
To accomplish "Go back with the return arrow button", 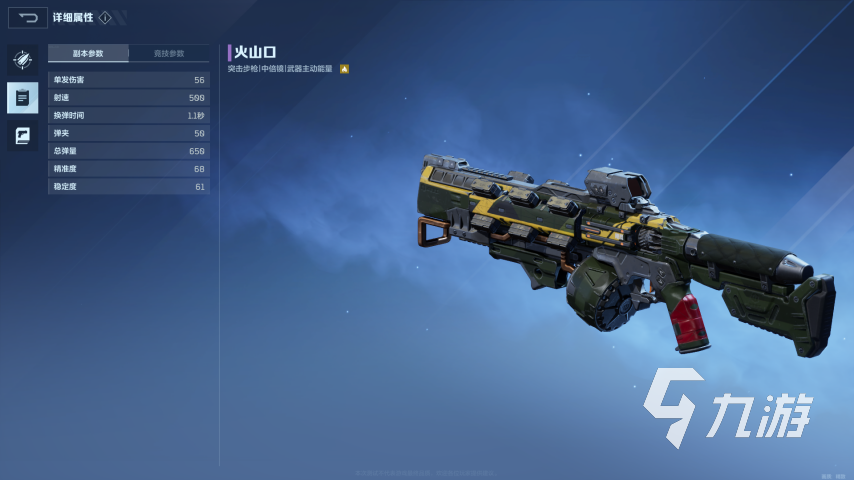I will point(27,17).
